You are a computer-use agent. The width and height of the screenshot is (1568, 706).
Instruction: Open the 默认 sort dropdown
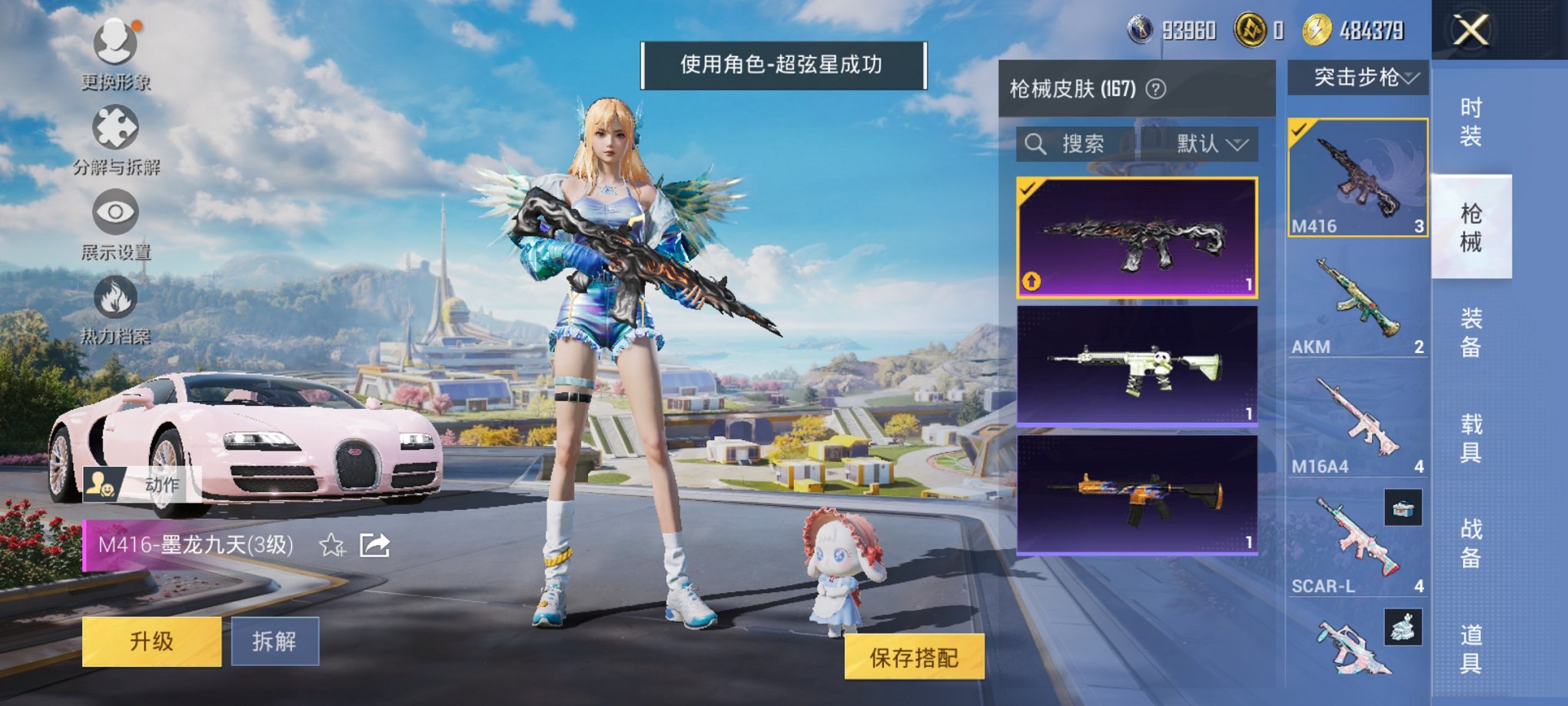pos(1205,144)
